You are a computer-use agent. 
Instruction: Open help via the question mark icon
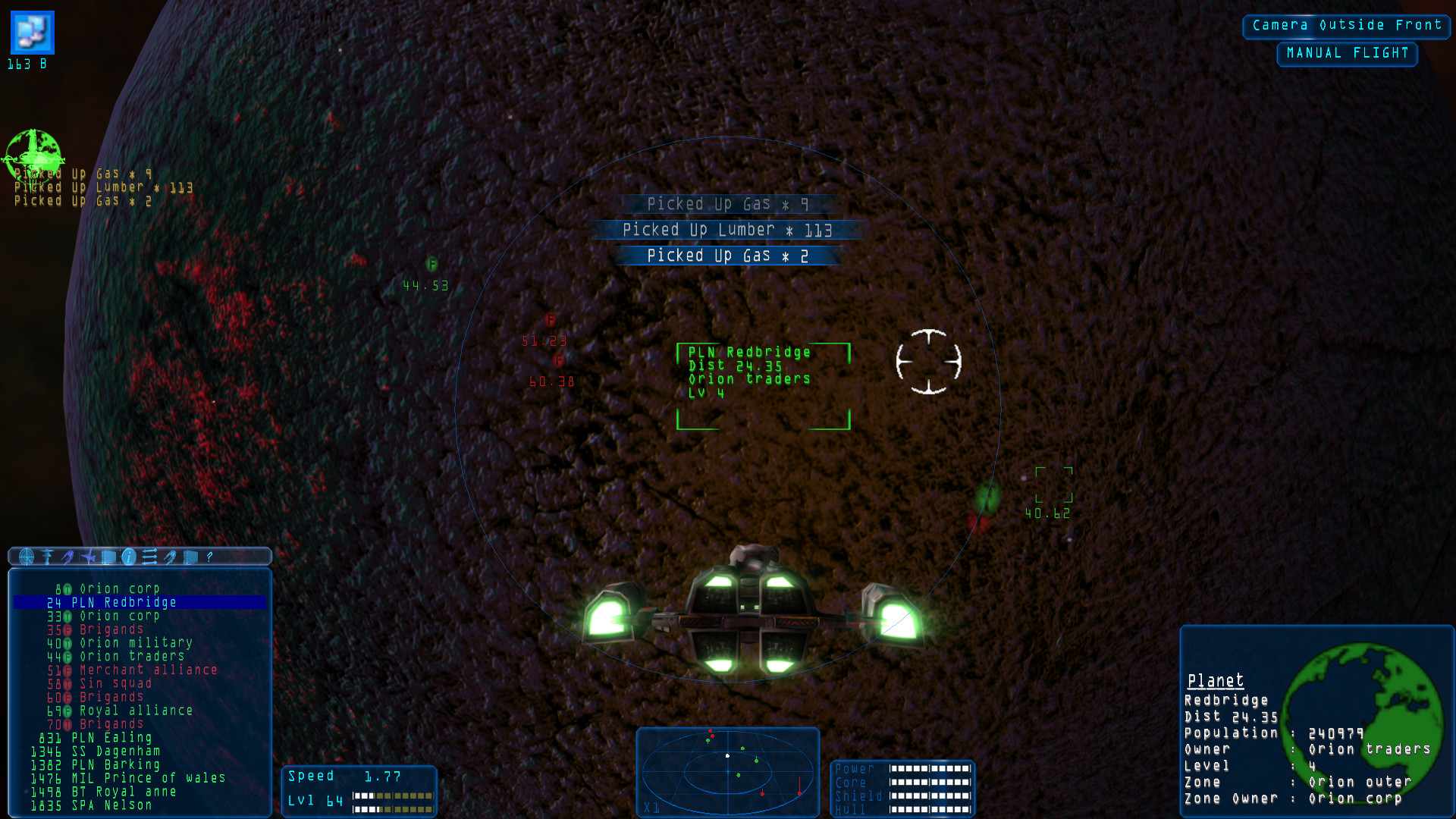click(x=209, y=557)
